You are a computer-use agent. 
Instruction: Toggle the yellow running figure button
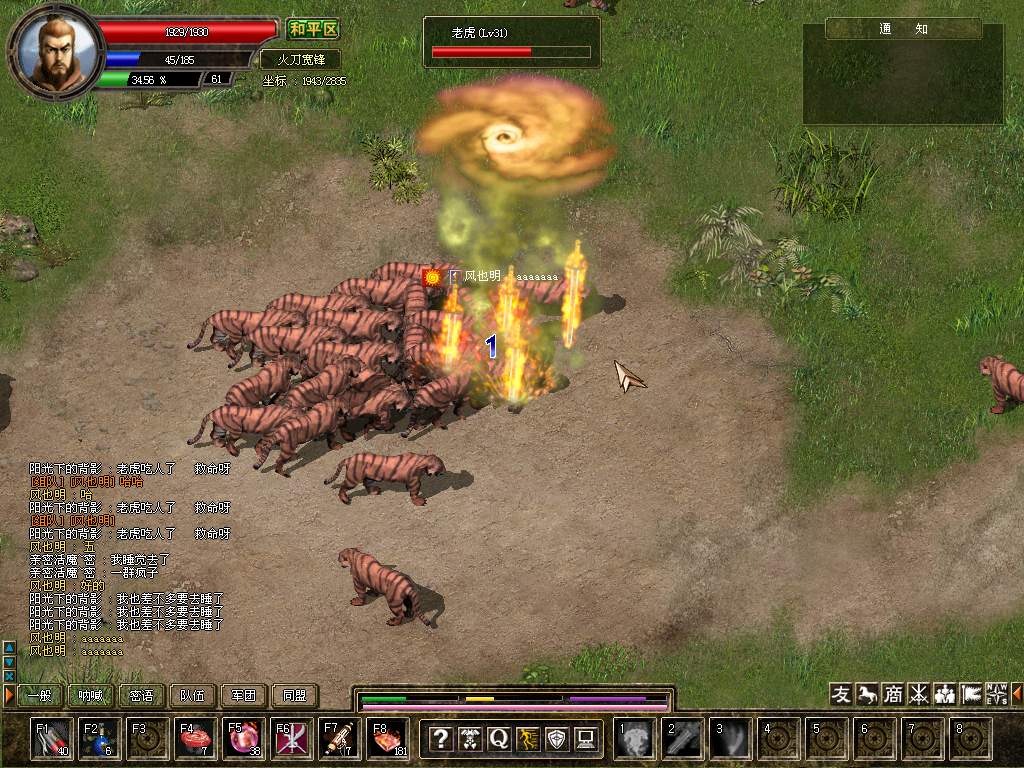527,739
